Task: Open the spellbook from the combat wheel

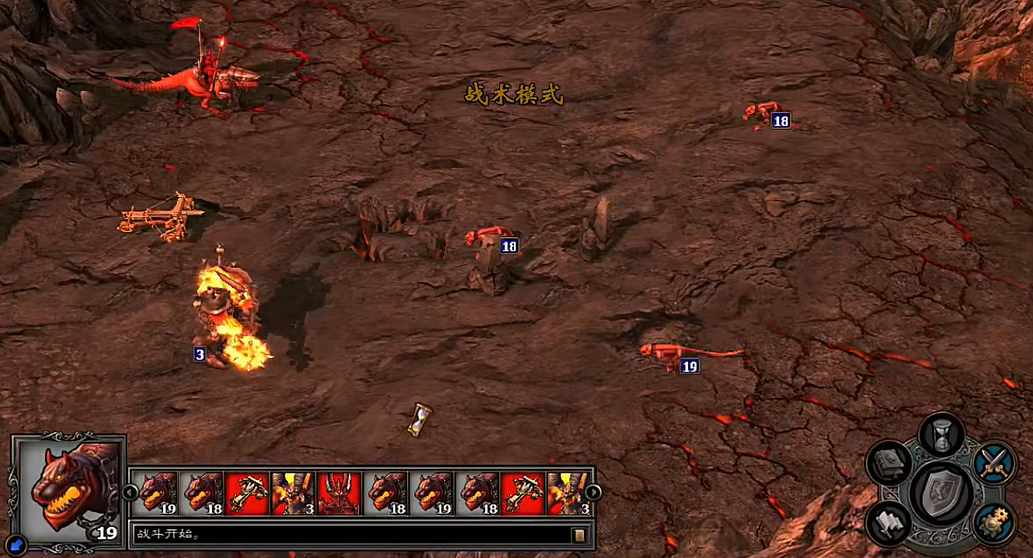Action: 889,464
